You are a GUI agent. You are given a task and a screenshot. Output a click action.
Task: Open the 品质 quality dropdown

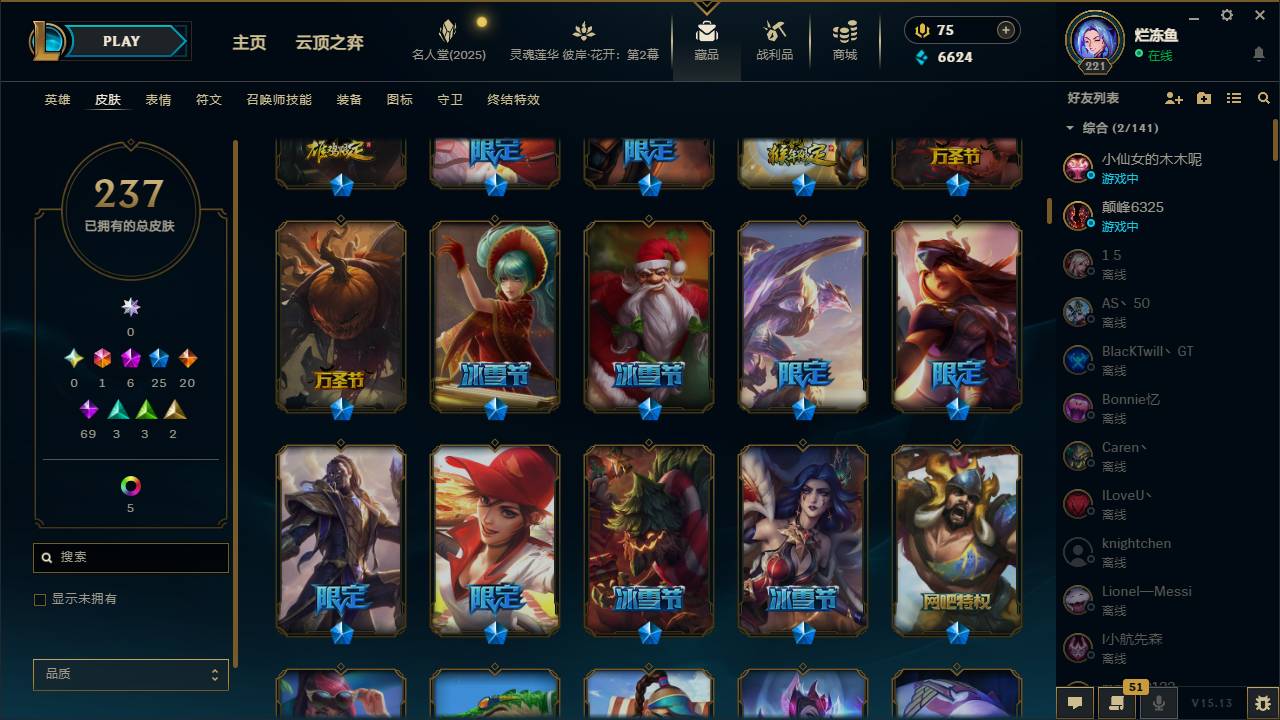(x=130, y=674)
